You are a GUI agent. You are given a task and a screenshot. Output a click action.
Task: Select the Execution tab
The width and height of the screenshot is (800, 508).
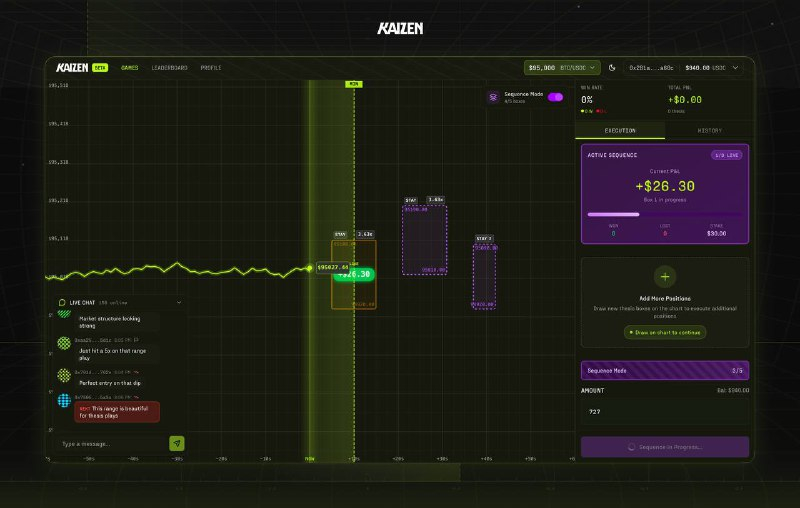tap(620, 131)
